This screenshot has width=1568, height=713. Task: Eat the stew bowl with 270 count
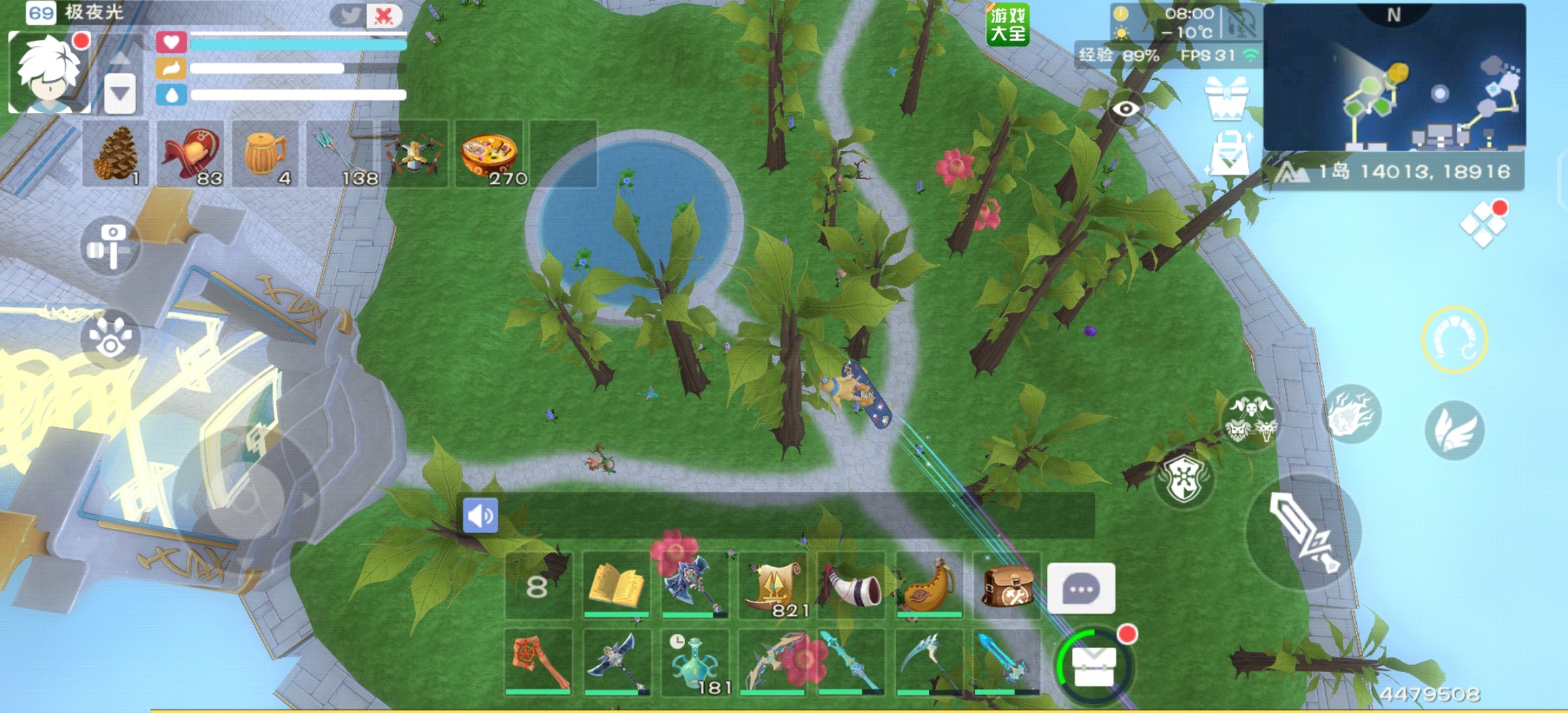point(489,154)
